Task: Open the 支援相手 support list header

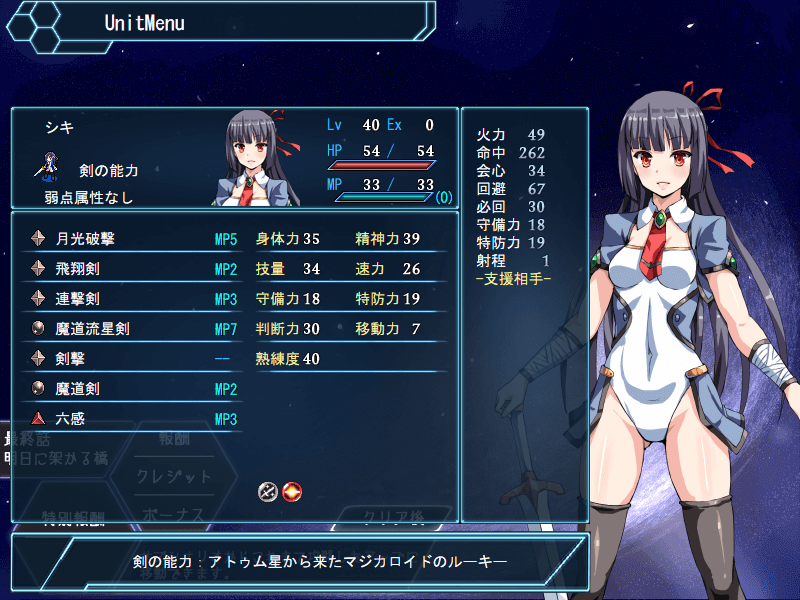Action: point(513,276)
